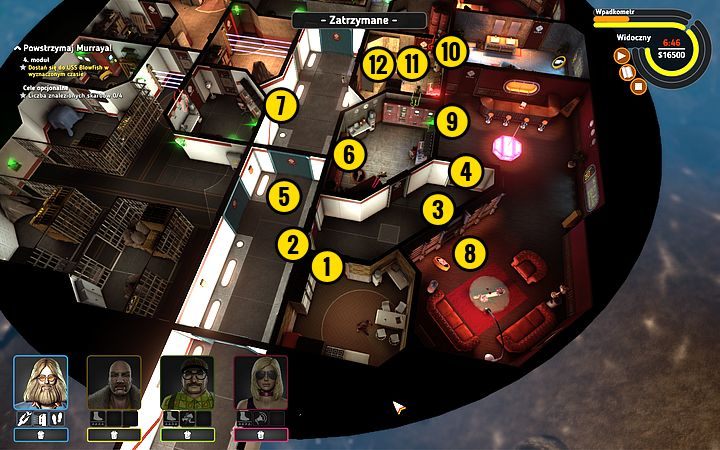Screen dimensions: 720x450
Task: Select the blonde woman with sunglasses portrait
Action: 261,383
